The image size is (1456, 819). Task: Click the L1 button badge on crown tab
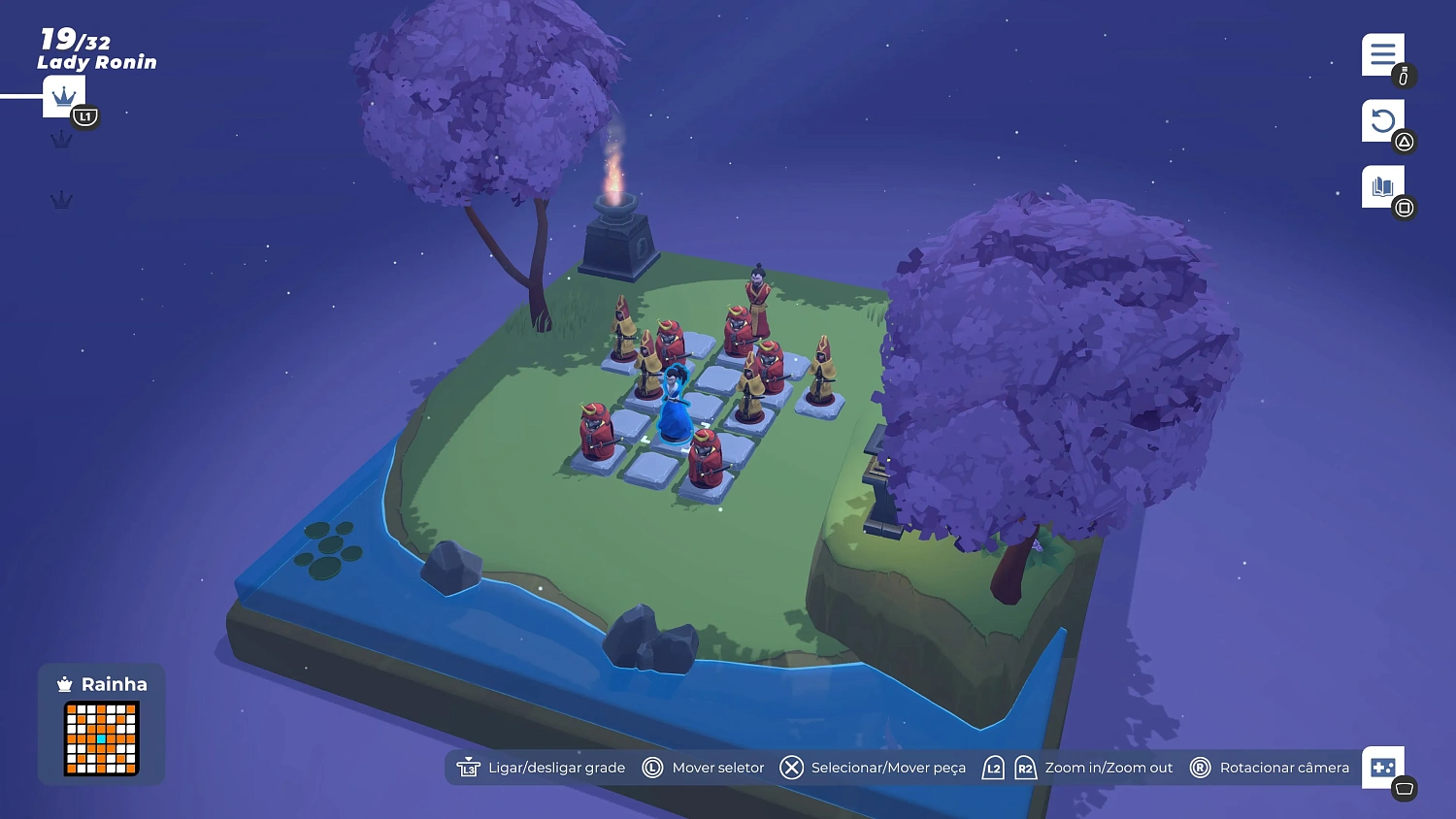pos(85,116)
